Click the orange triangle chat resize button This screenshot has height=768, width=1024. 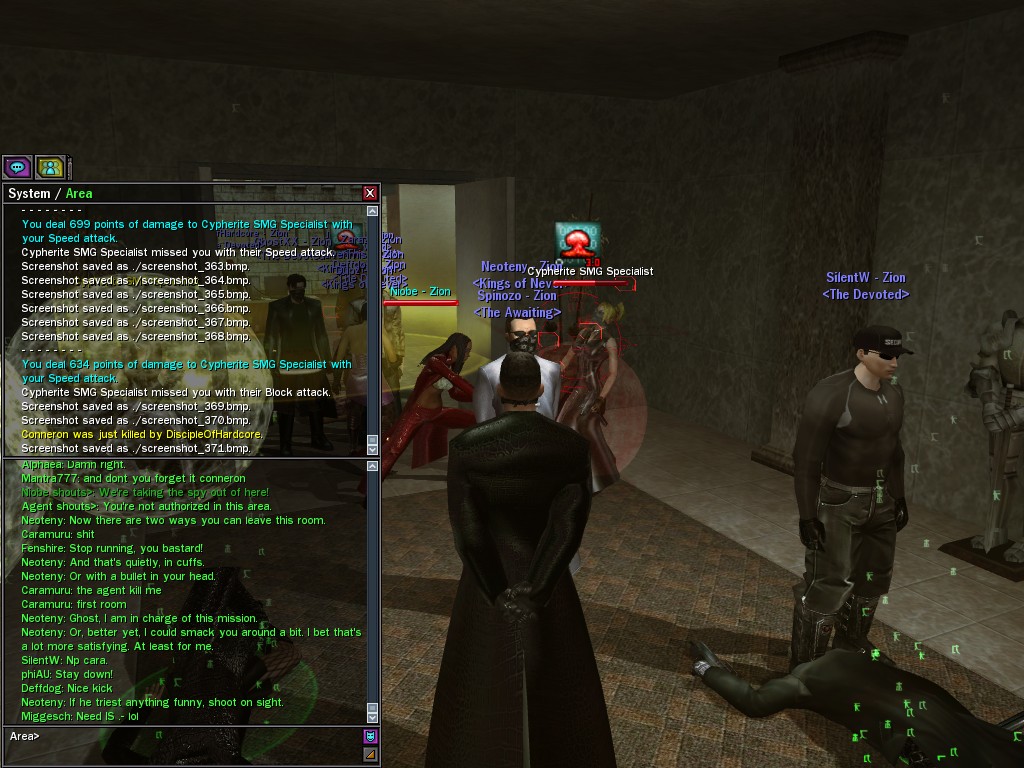click(370, 754)
